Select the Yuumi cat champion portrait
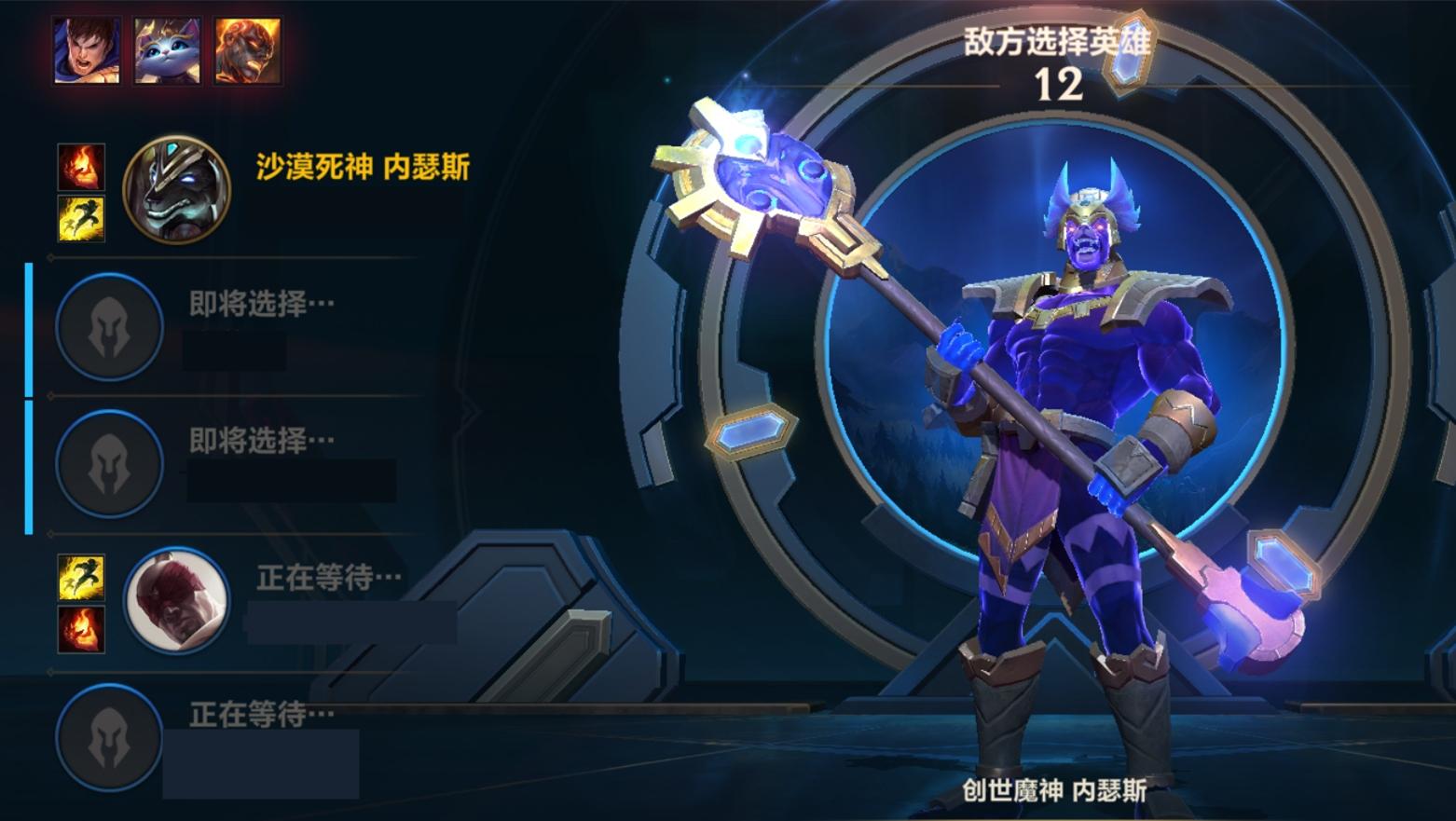1456x821 pixels. point(167,50)
